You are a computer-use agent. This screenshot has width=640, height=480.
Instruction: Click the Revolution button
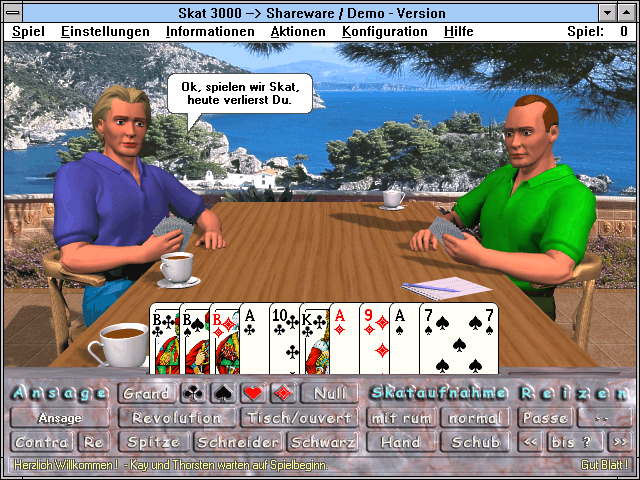(177, 418)
